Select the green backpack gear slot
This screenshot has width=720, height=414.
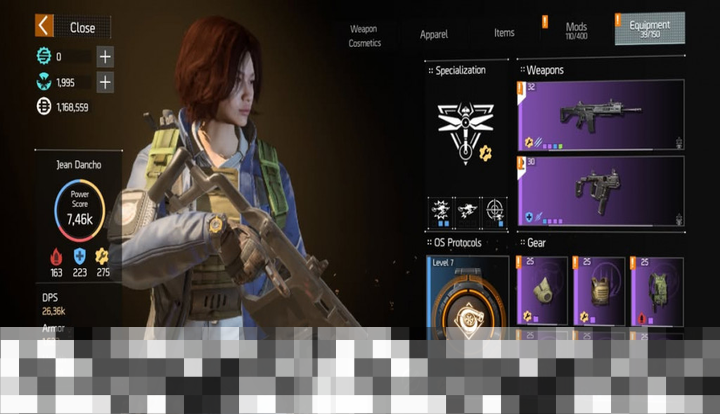click(657, 291)
